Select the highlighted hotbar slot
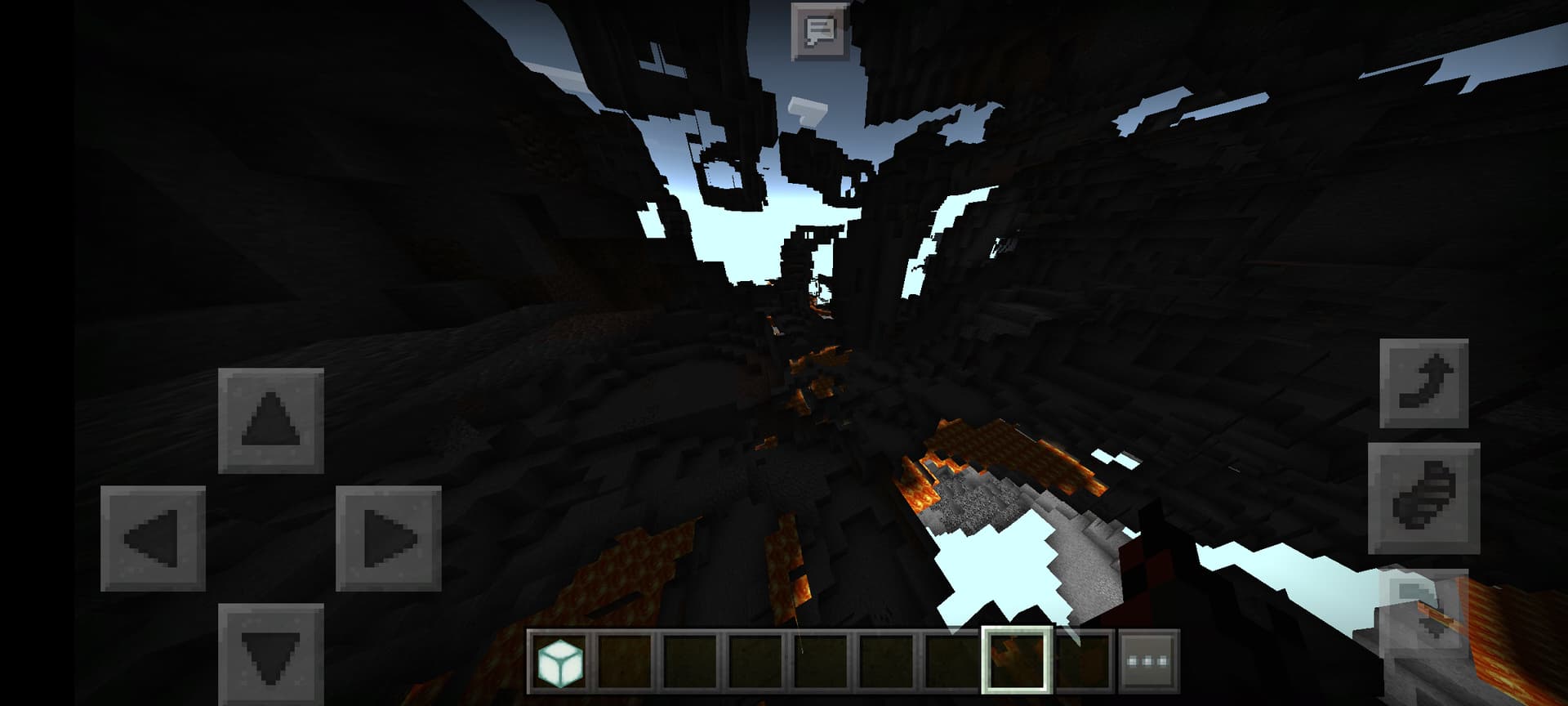The image size is (1568, 706). click(x=1017, y=661)
